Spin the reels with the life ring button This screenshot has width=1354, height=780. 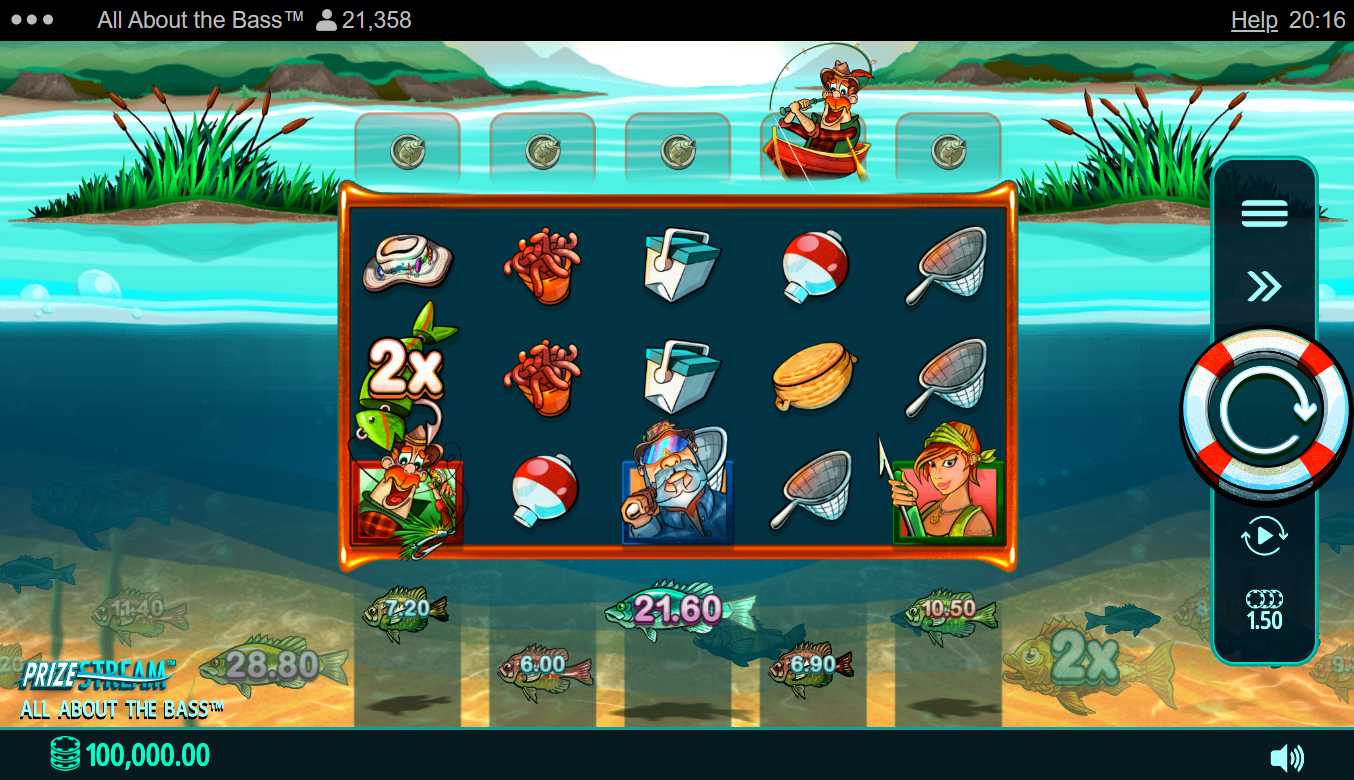(x=1264, y=410)
